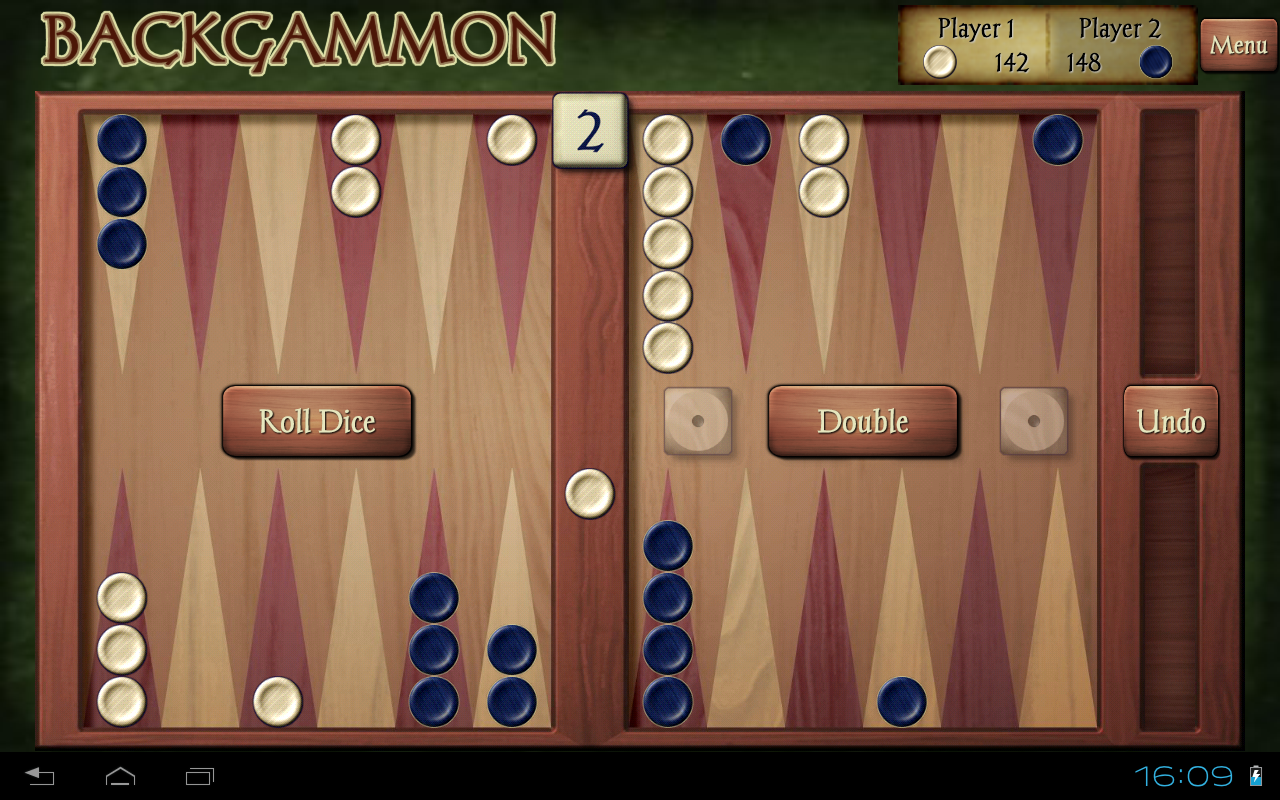1280x800 pixels.
Task: Select Player 2's score showing 148
Action: (1085, 63)
